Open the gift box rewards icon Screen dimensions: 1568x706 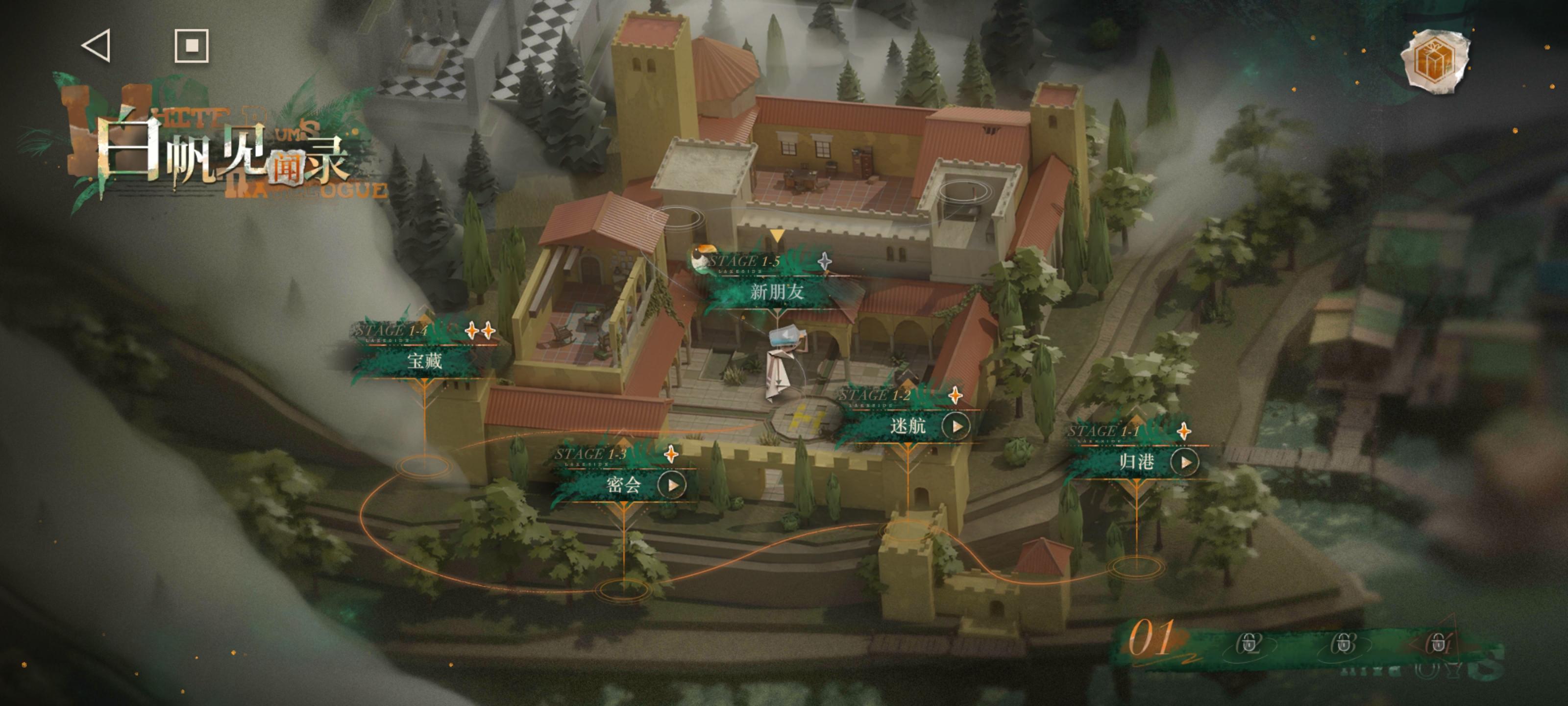point(1435,61)
